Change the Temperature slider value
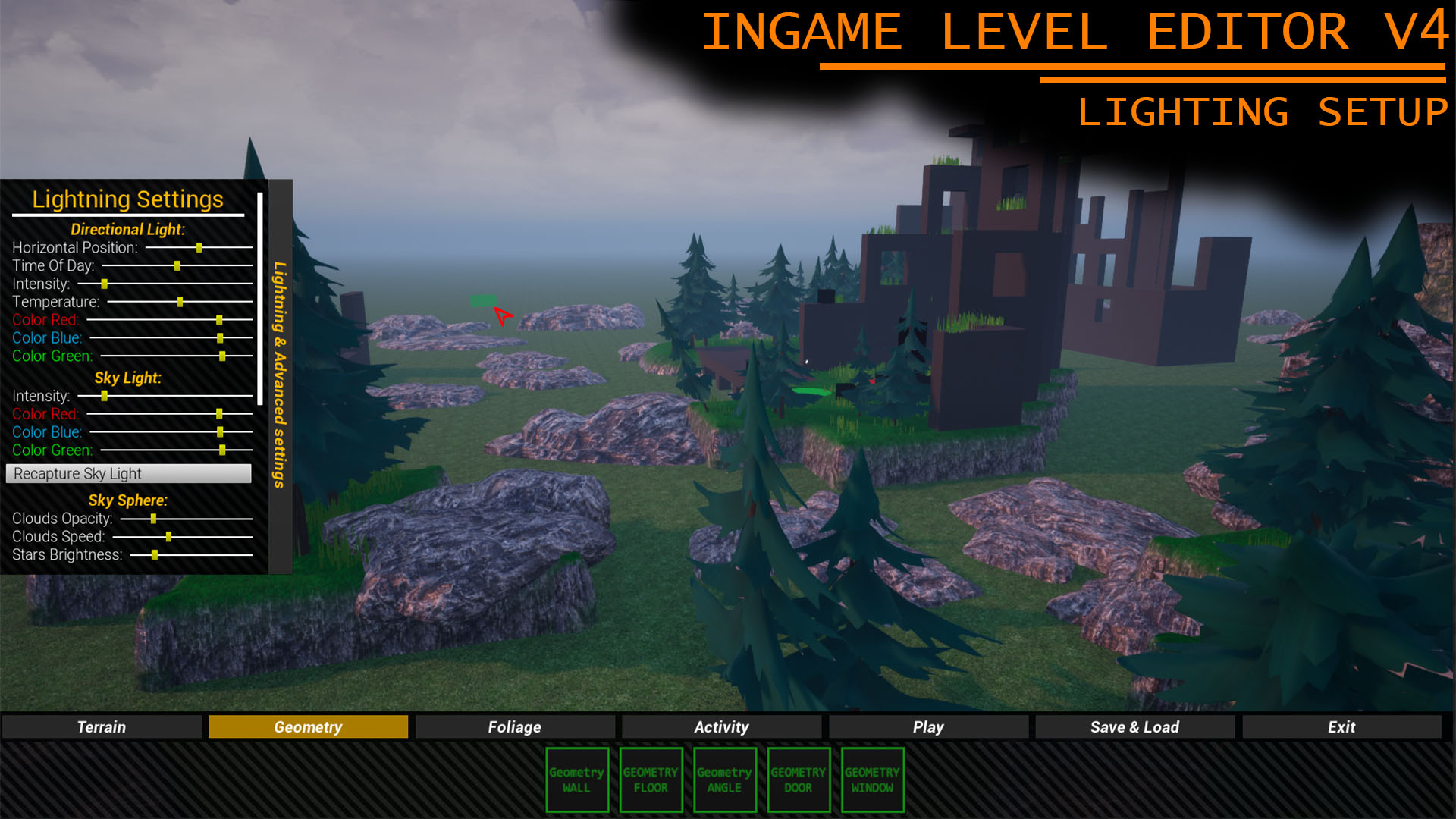 point(180,302)
